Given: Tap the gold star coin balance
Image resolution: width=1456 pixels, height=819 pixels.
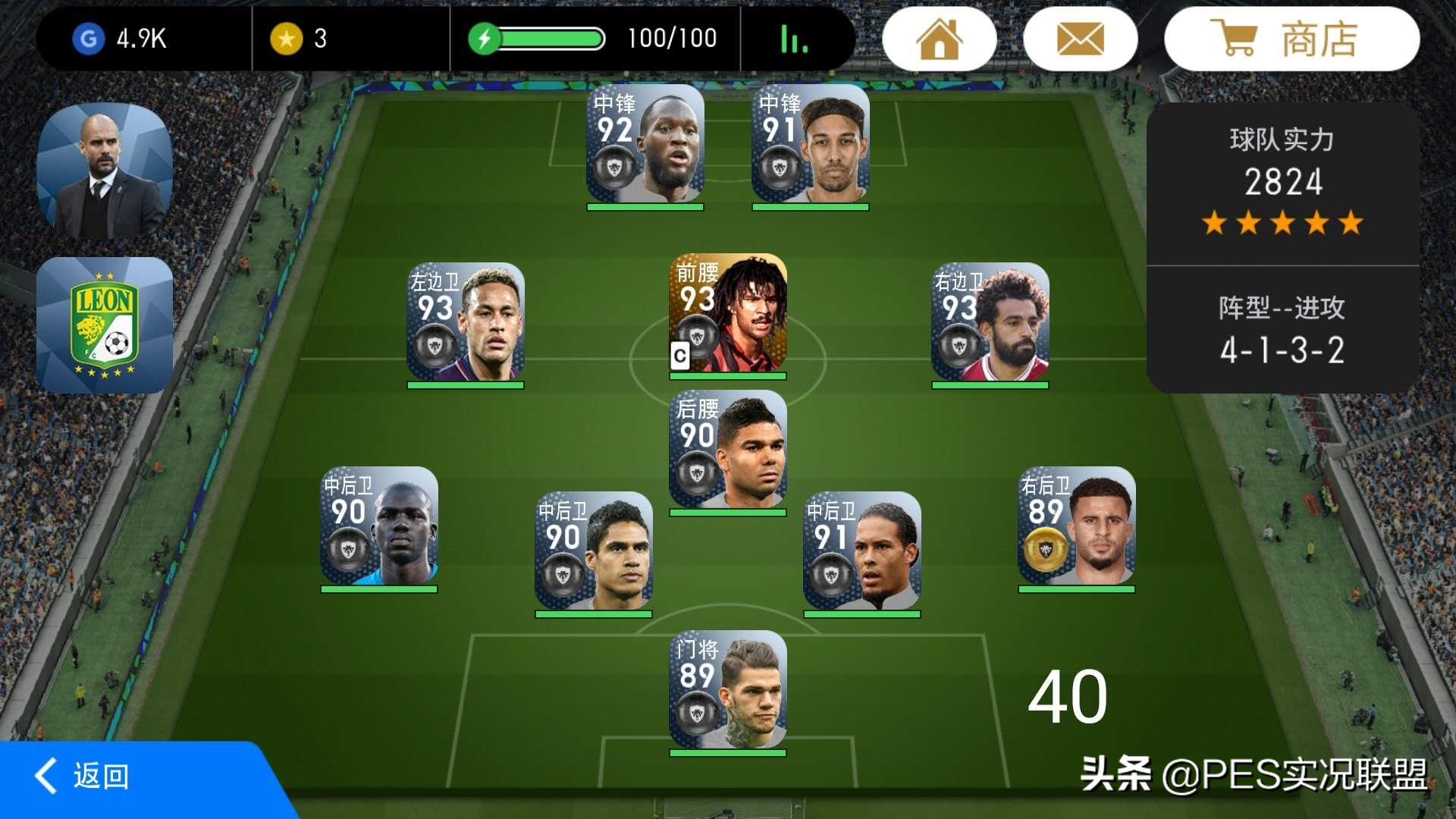Looking at the screenshot, I should pyautogui.click(x=299, y=39).
